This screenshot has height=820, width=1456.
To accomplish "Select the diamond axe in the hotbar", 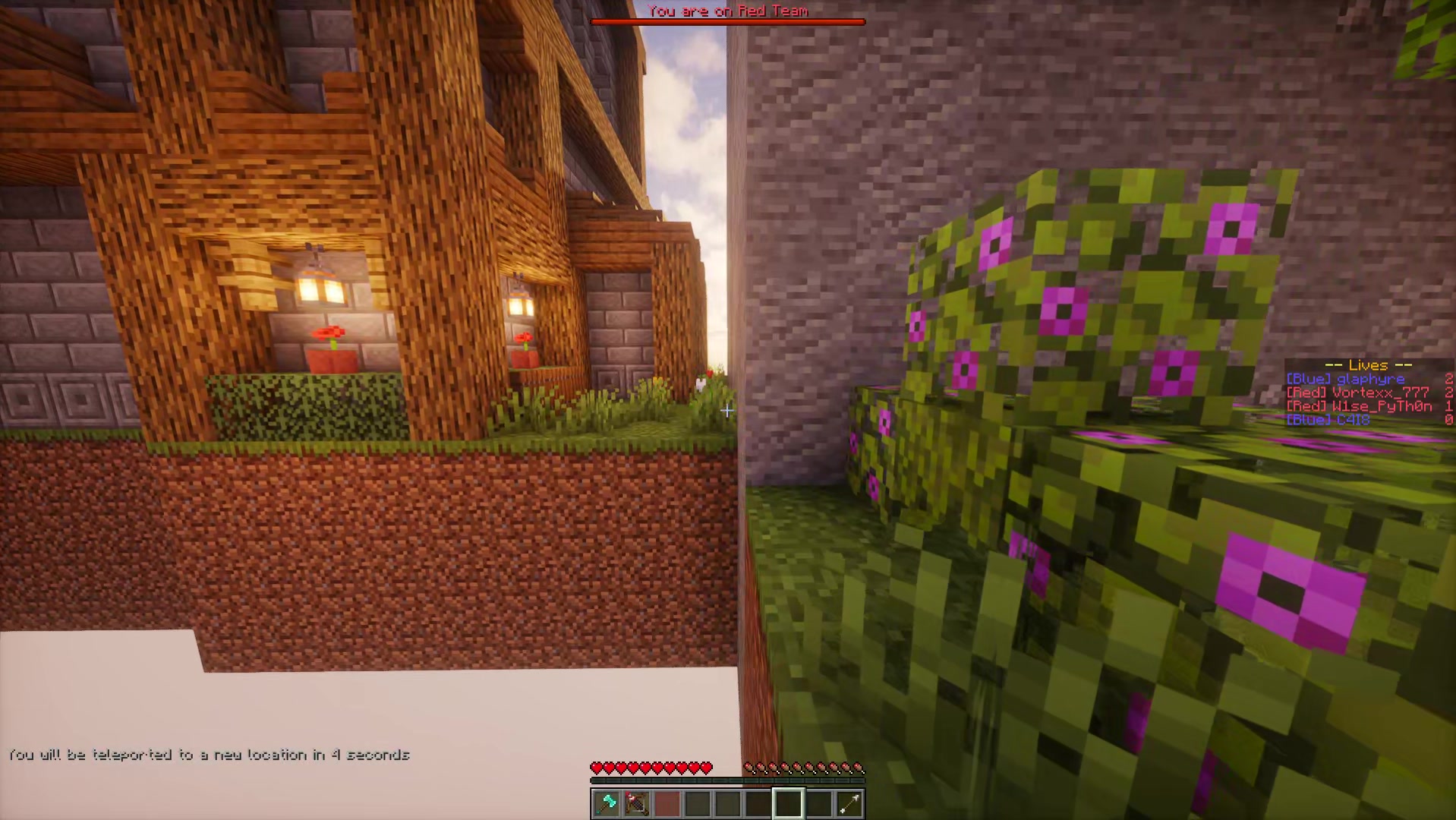I will pos(605,803).
